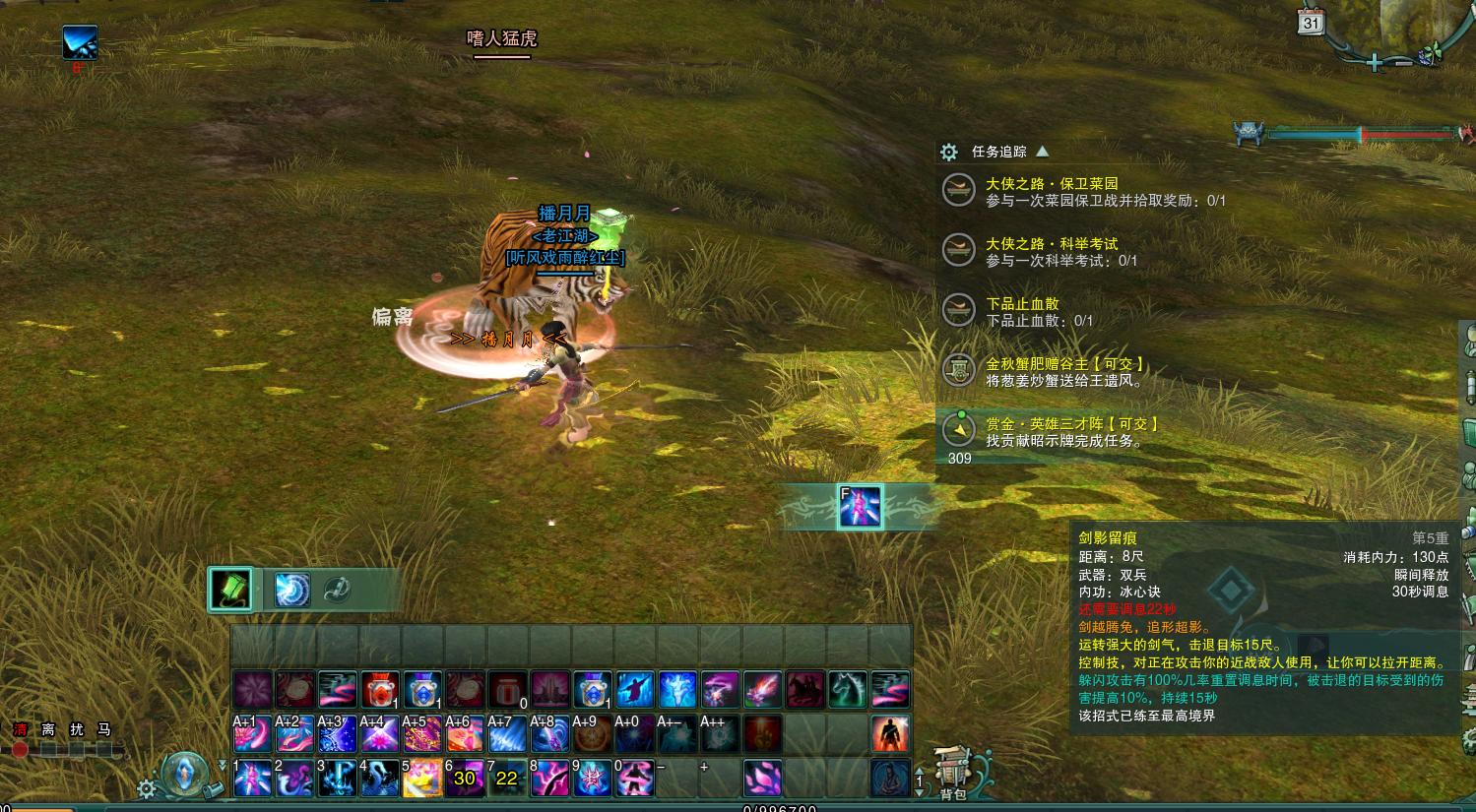Viewport: 1476px width, 812px height.
Task: Track bounty quest 赏金·英雄三才阵
Action: pyautogui.click(x=1071, y=424)
